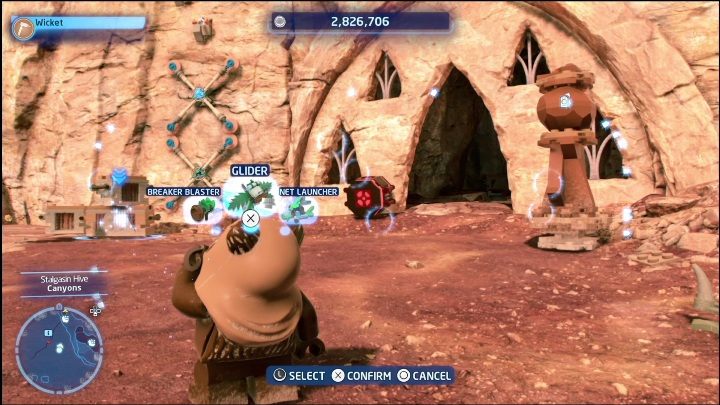This screenshot has width=720, height=405.
Task: Pick the Net Launcher gadget
Action: [298, 208]
